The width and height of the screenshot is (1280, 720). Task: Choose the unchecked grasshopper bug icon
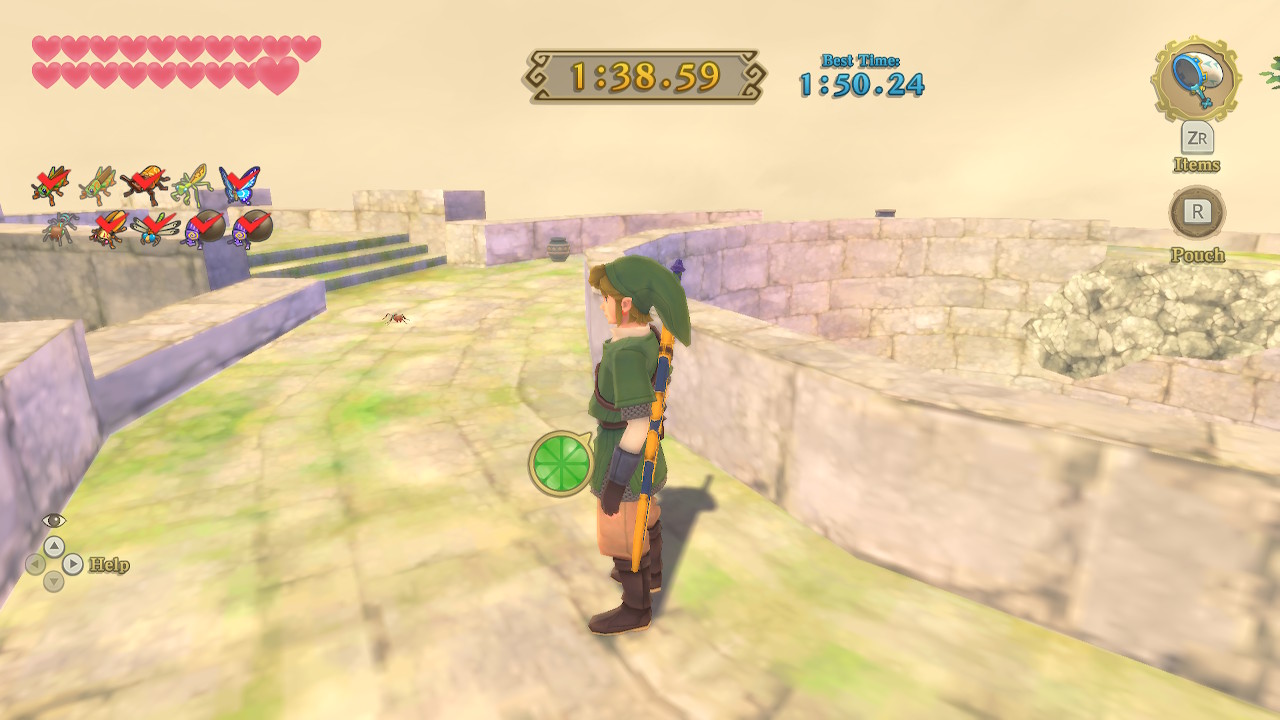coord(98,185)
